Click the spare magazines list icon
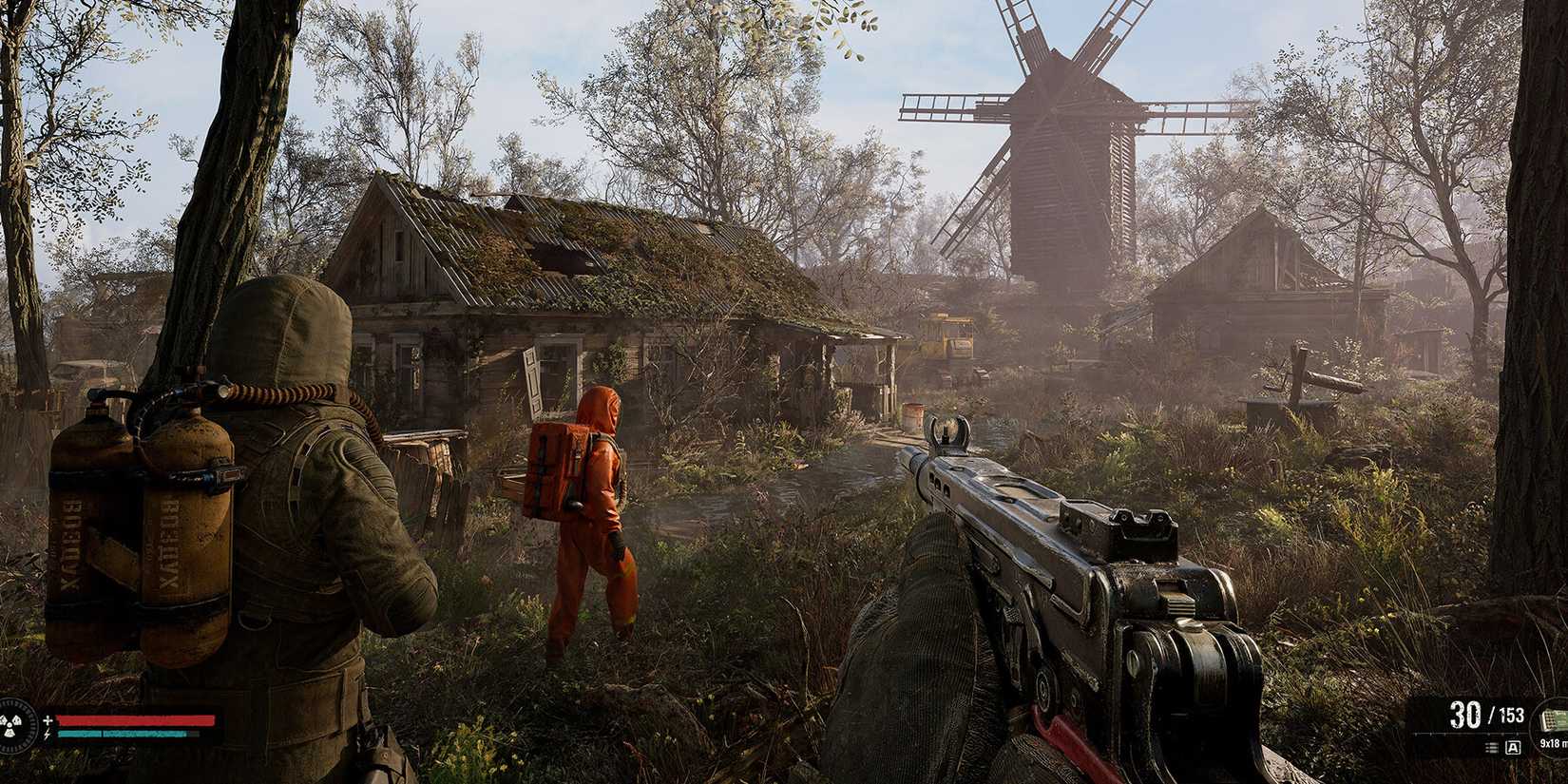This screenshot has height=784, width=1568. pyautogui.click(x=1493, y=747)
